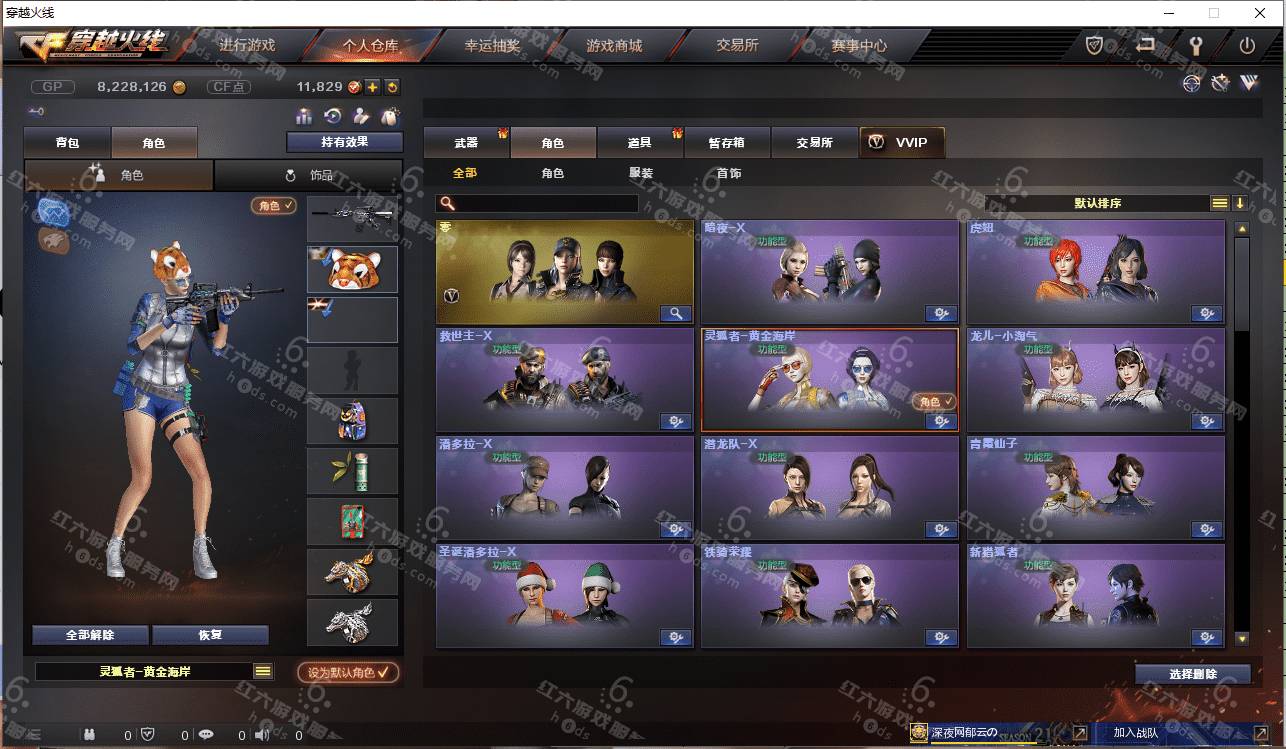
Task: Click the 全部解除 unequip-all button
Action: [x=90, y=635]
